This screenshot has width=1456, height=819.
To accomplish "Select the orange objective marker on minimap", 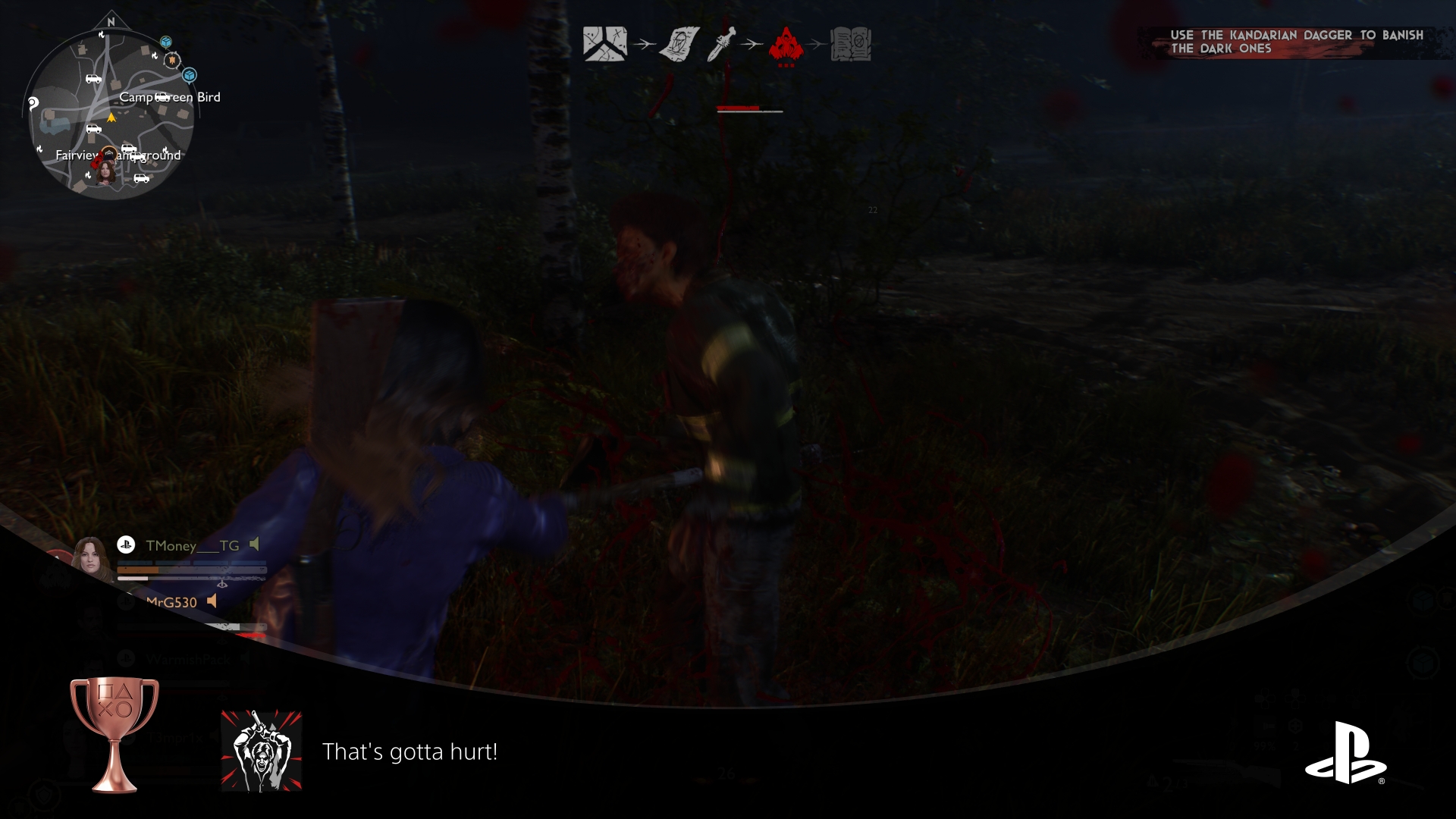I will (x=172, y=61).
